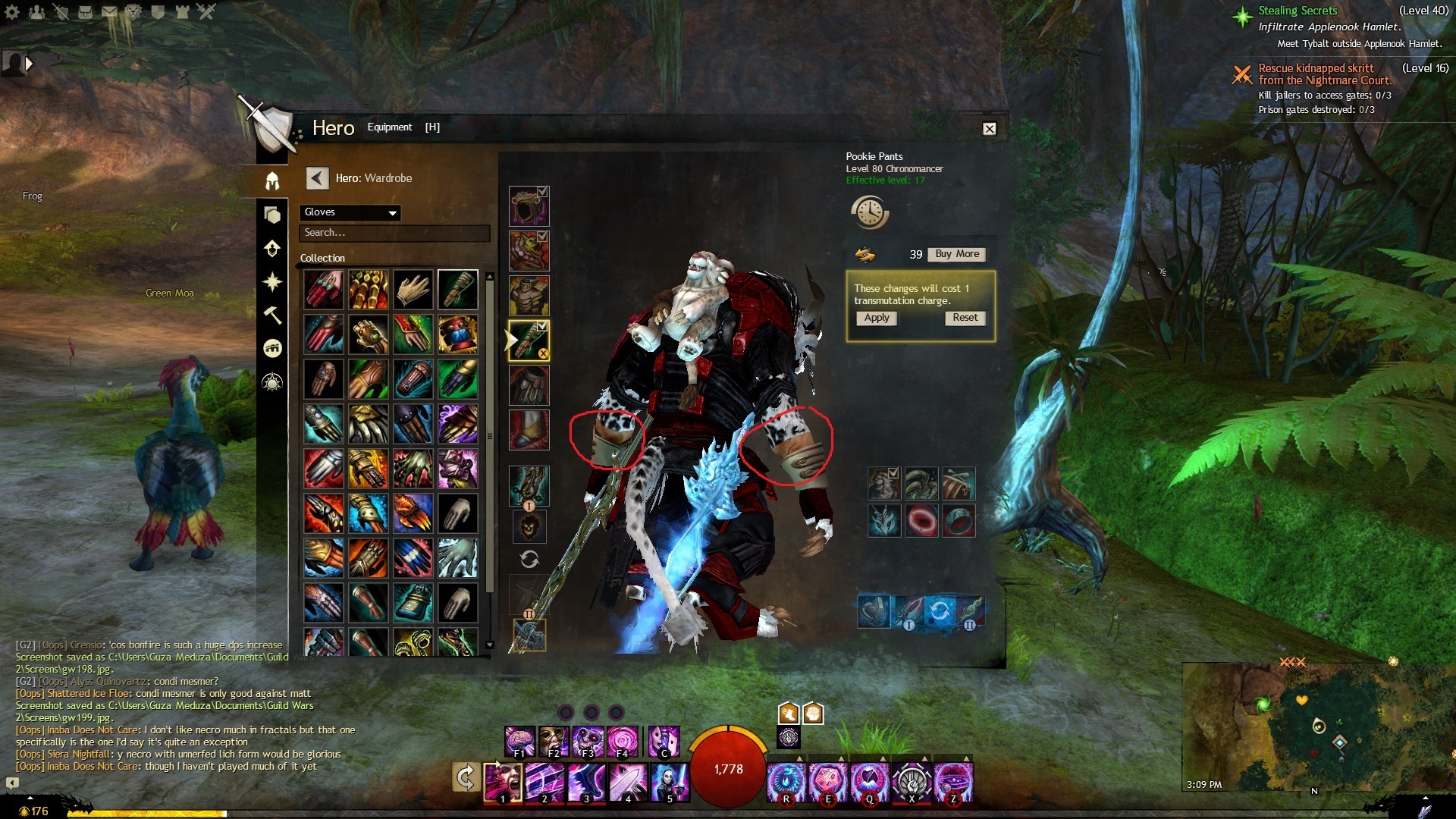This screenshot has width=1456, height=819.
Task: Select the red ring accessory slot
Action: [x=922, y=520]
